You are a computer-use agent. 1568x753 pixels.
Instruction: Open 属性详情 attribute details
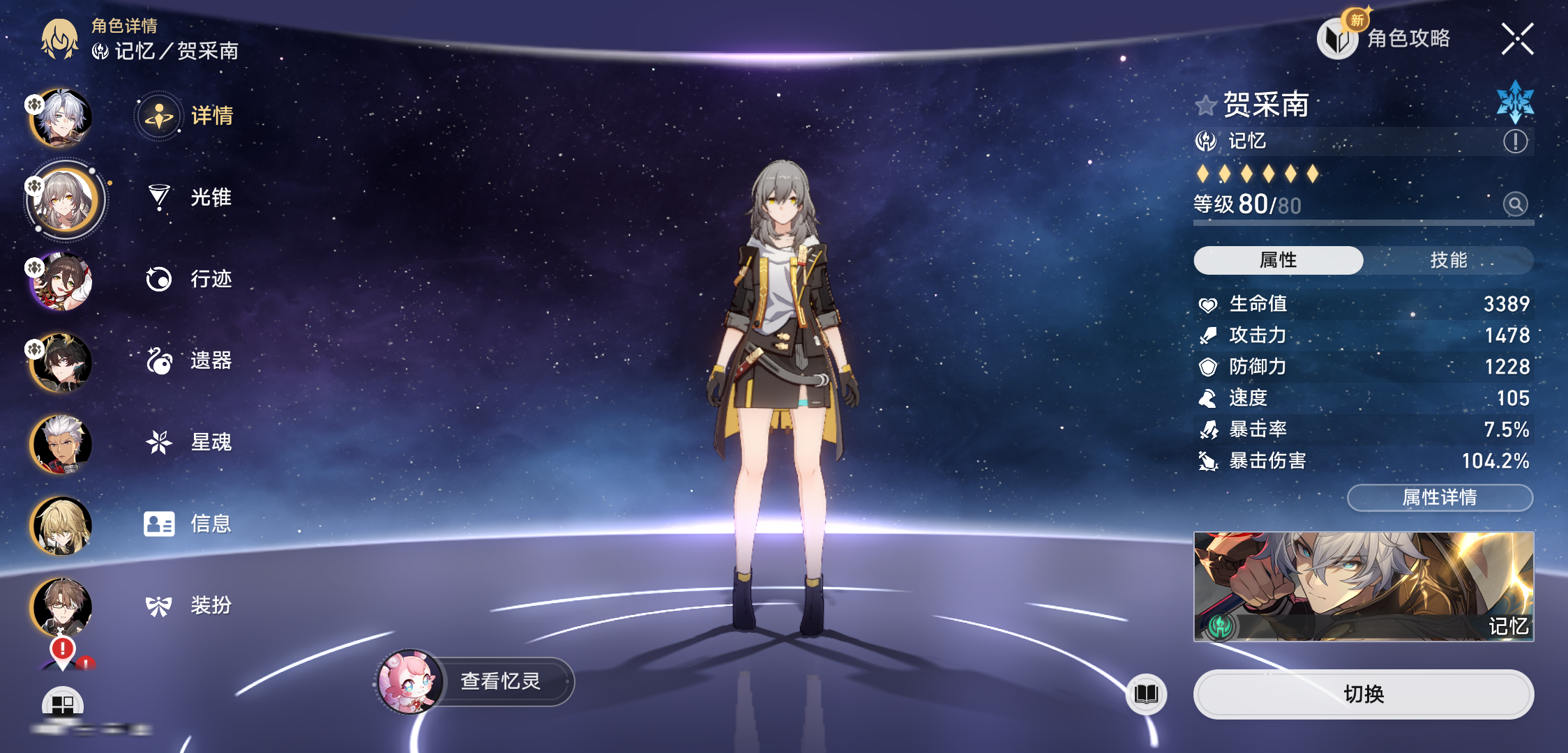1440,497
